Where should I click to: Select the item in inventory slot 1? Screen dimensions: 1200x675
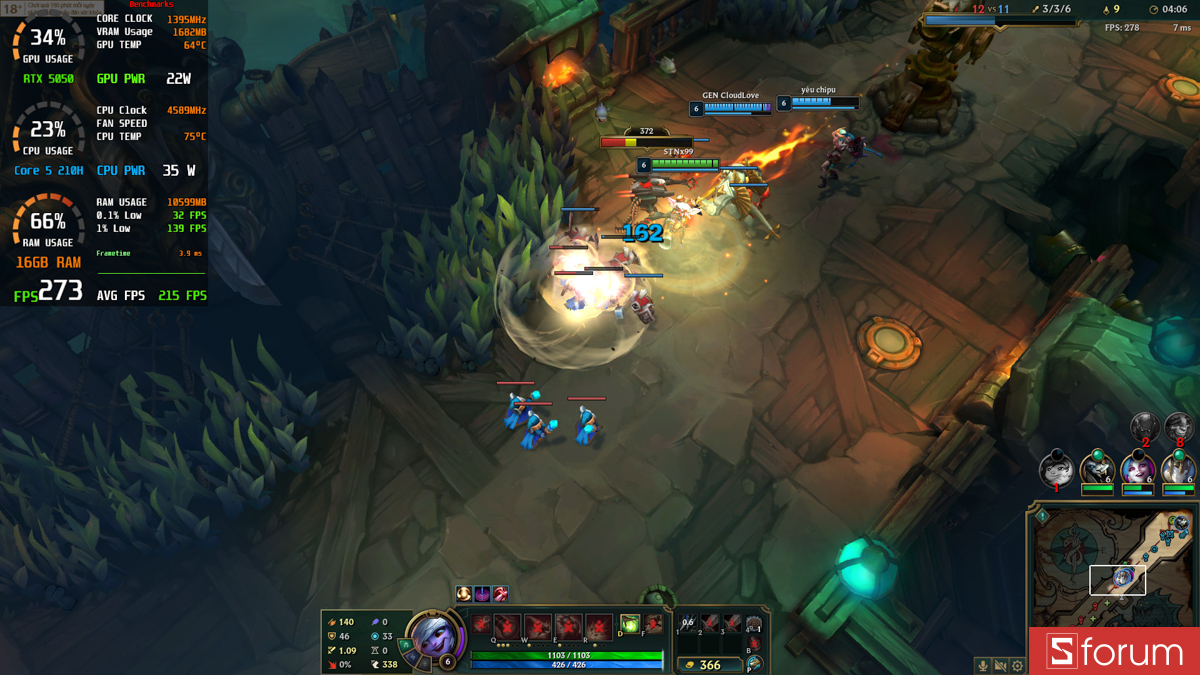(688, 623)
